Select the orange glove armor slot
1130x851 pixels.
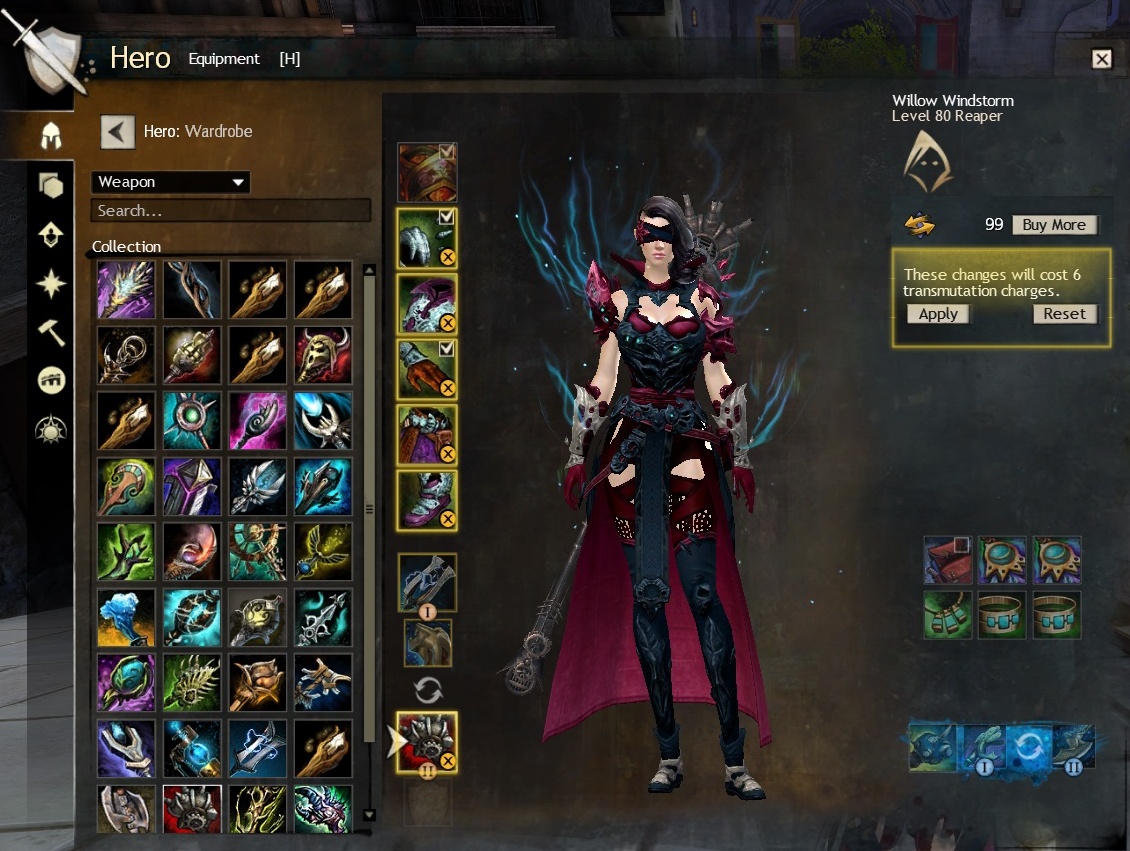tap(426, 369)
